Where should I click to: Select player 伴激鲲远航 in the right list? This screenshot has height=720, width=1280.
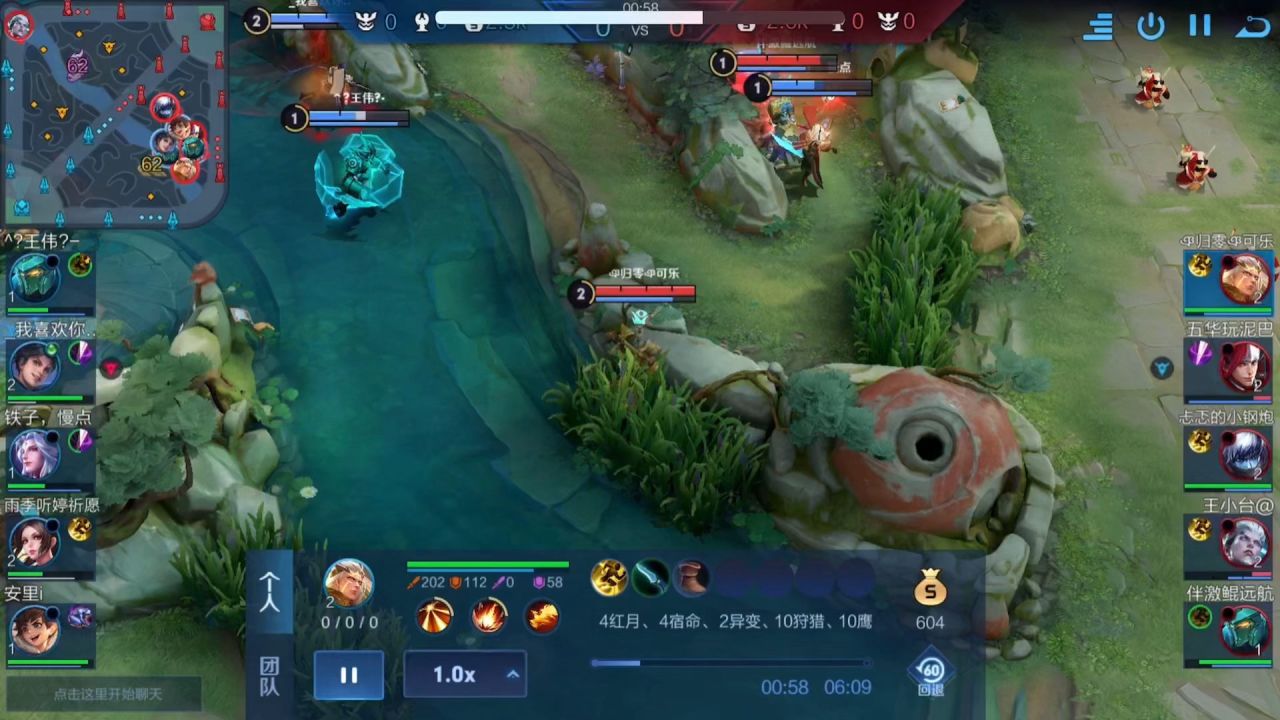click(1244, 630)
